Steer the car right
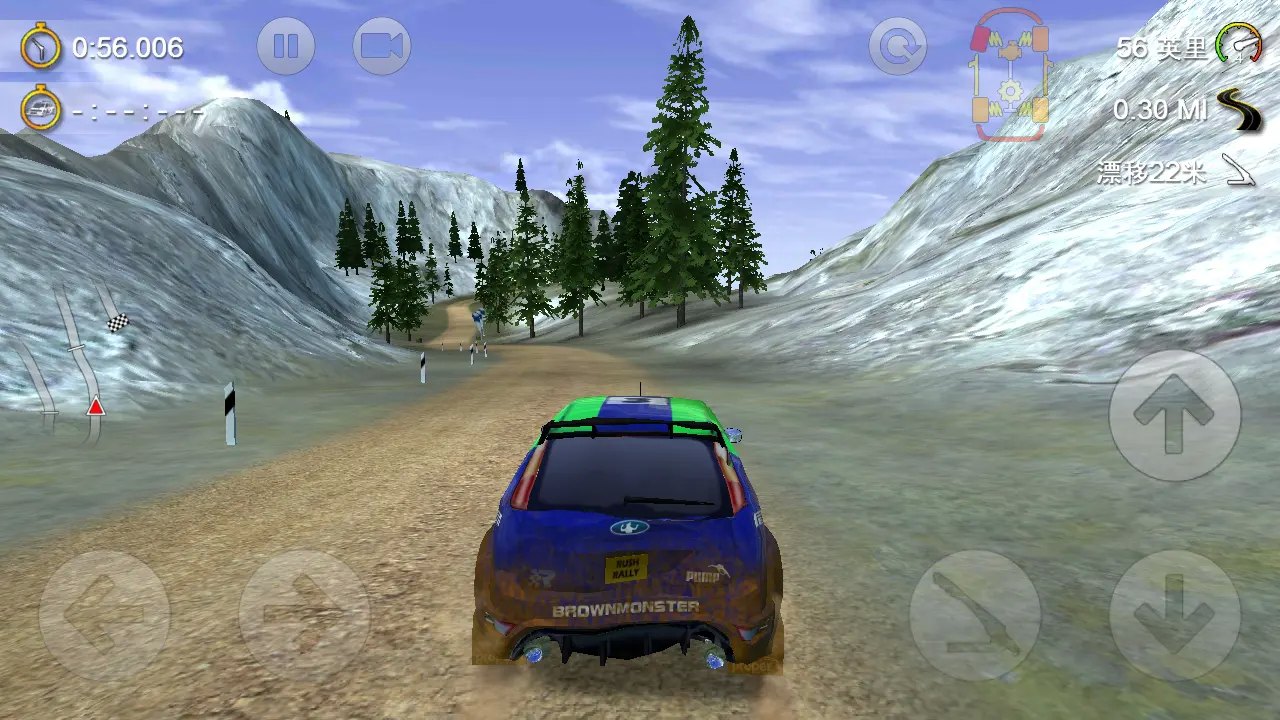This screenshot has width=1280, height=720. pos(304,616)
